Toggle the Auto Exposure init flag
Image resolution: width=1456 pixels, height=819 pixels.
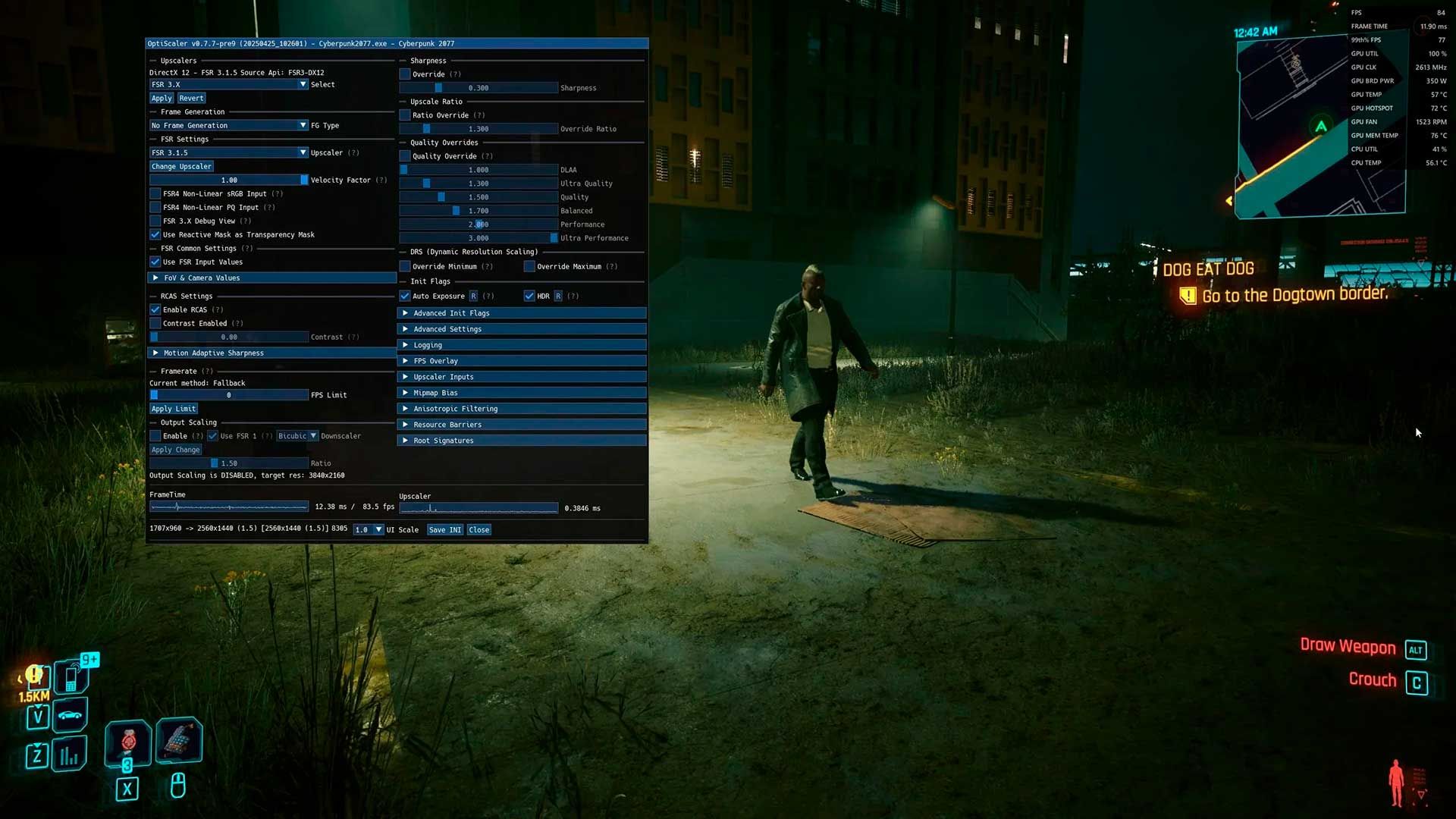[x=405, y=297]
